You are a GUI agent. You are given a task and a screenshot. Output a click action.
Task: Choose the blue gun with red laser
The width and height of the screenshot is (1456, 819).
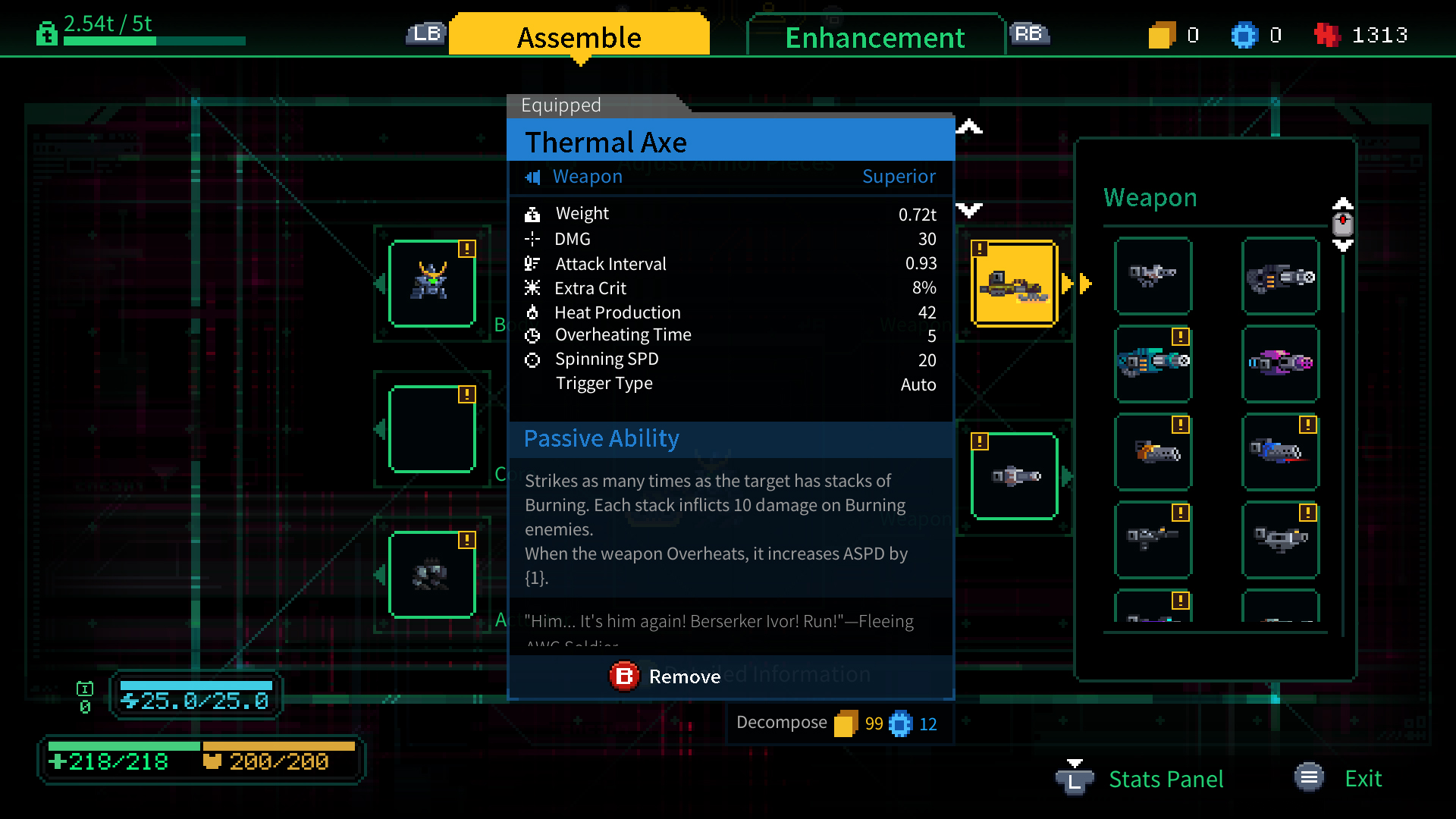tap(1280, 452)
